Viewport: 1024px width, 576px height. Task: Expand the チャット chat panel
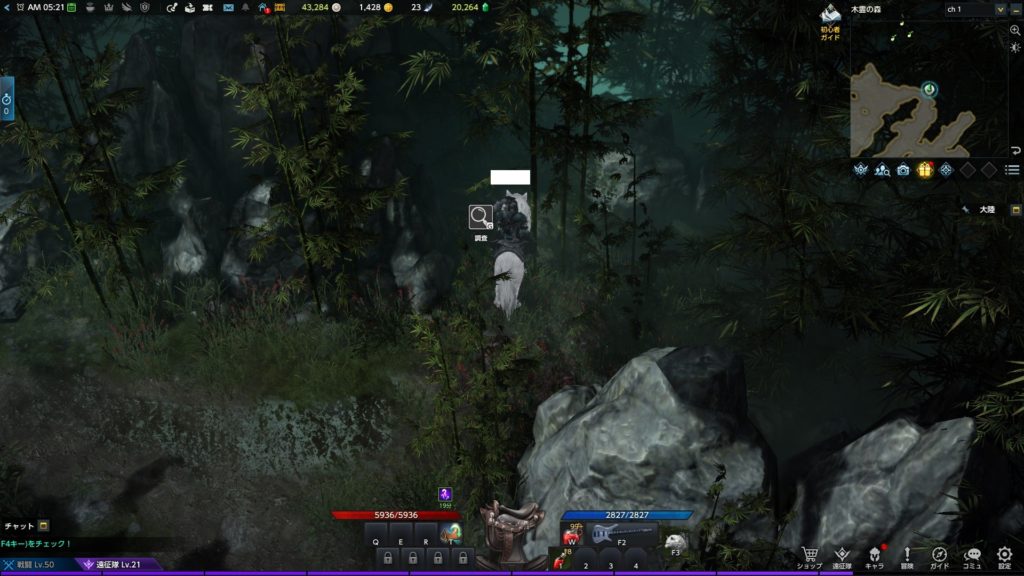(44, 526)
